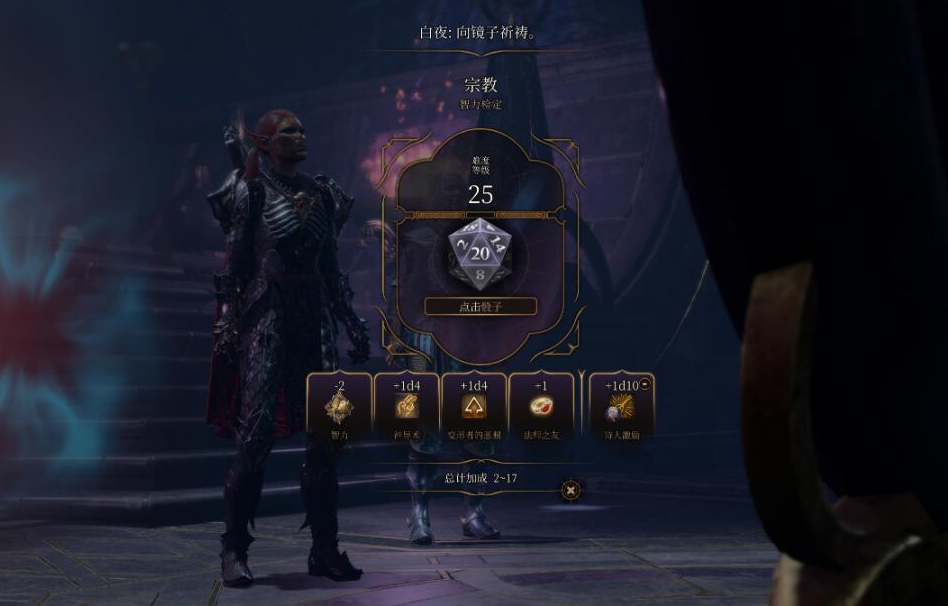
Task: Choose the 神导术 +1d4 bonus card
Action: (x=406, y=408)
